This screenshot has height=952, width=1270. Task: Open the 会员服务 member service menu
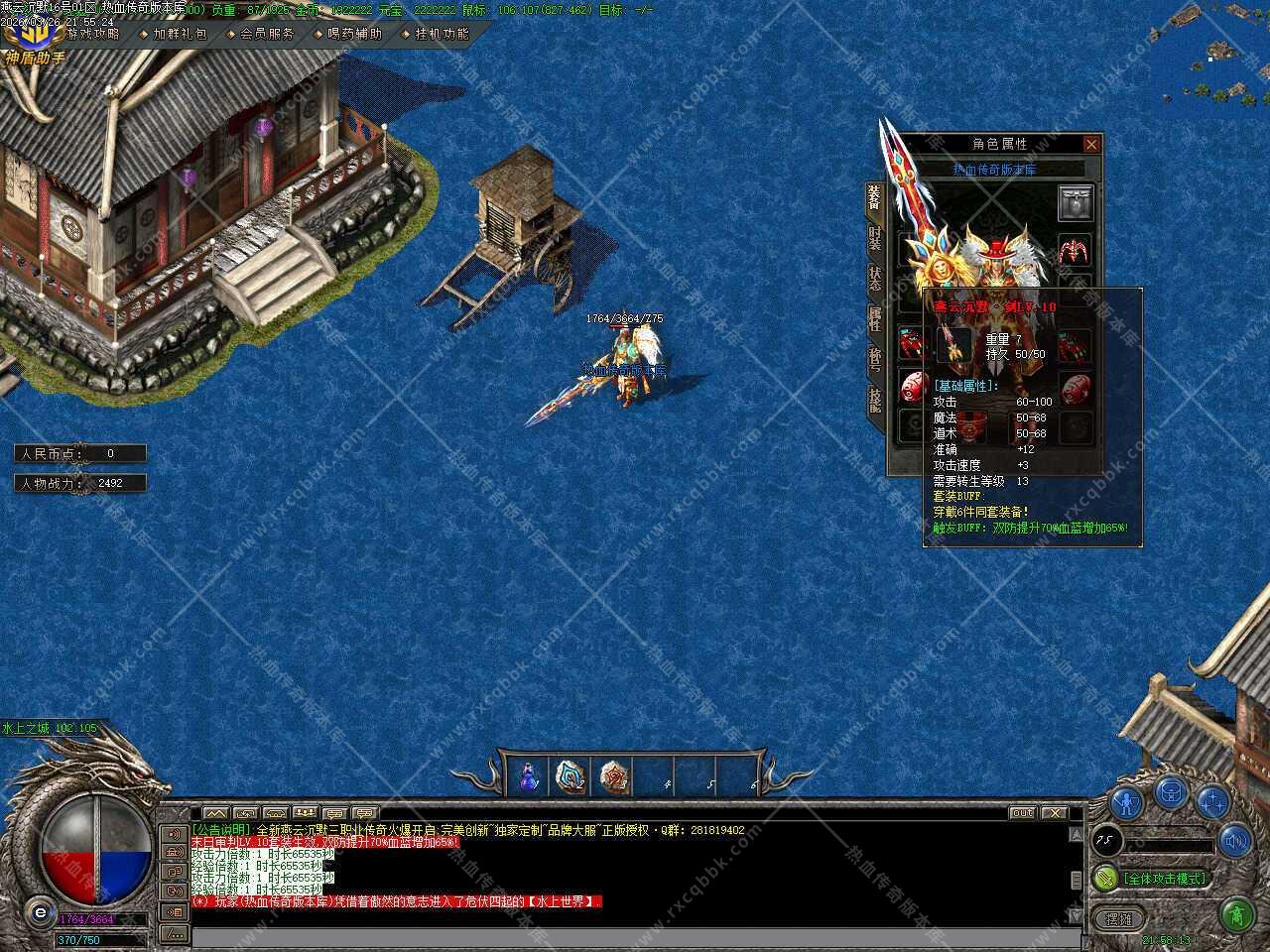pyautogui.click(x=267, y=34)
